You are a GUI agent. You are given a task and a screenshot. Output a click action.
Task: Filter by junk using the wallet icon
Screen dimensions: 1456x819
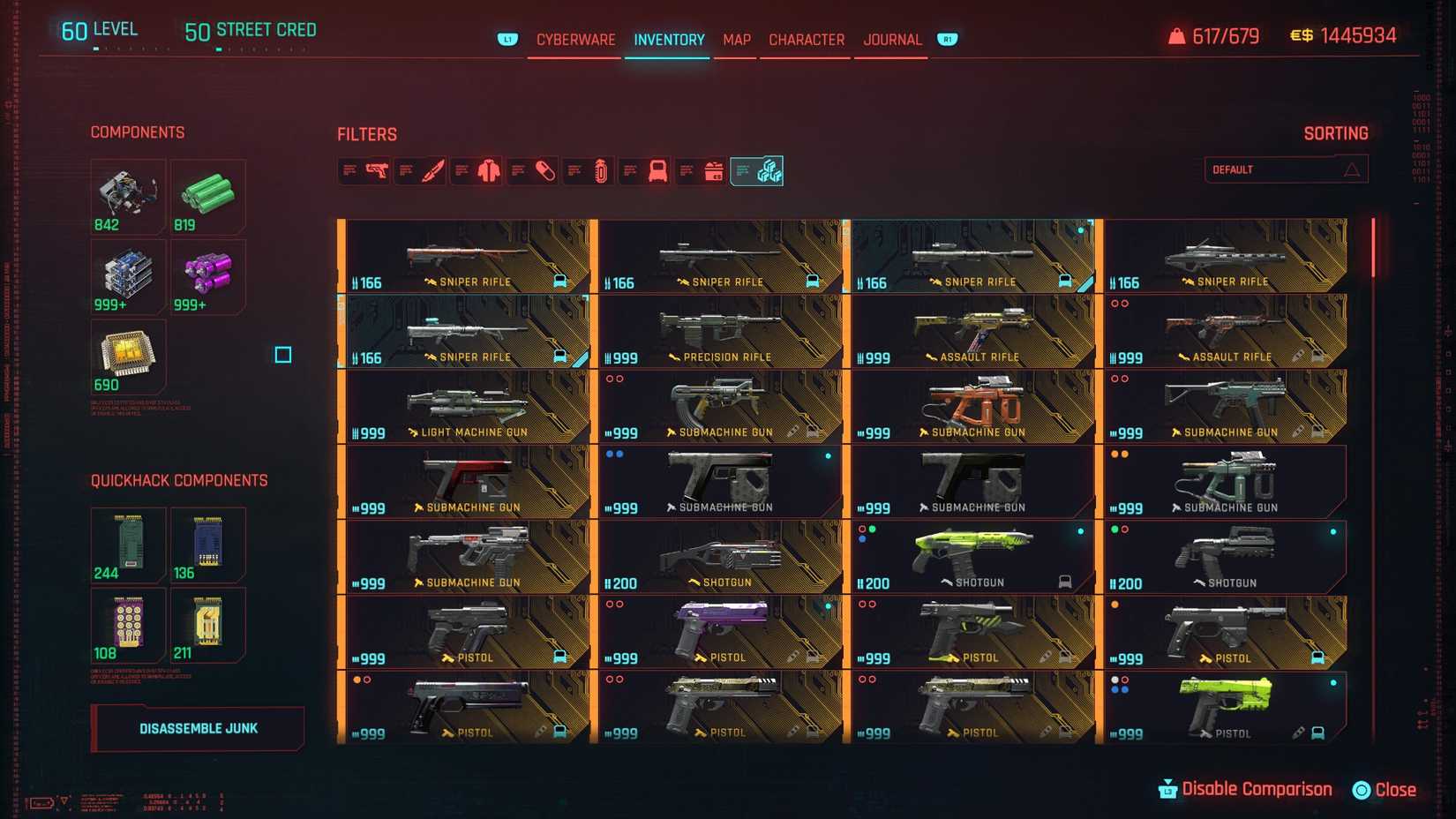[x=714, y=170]
